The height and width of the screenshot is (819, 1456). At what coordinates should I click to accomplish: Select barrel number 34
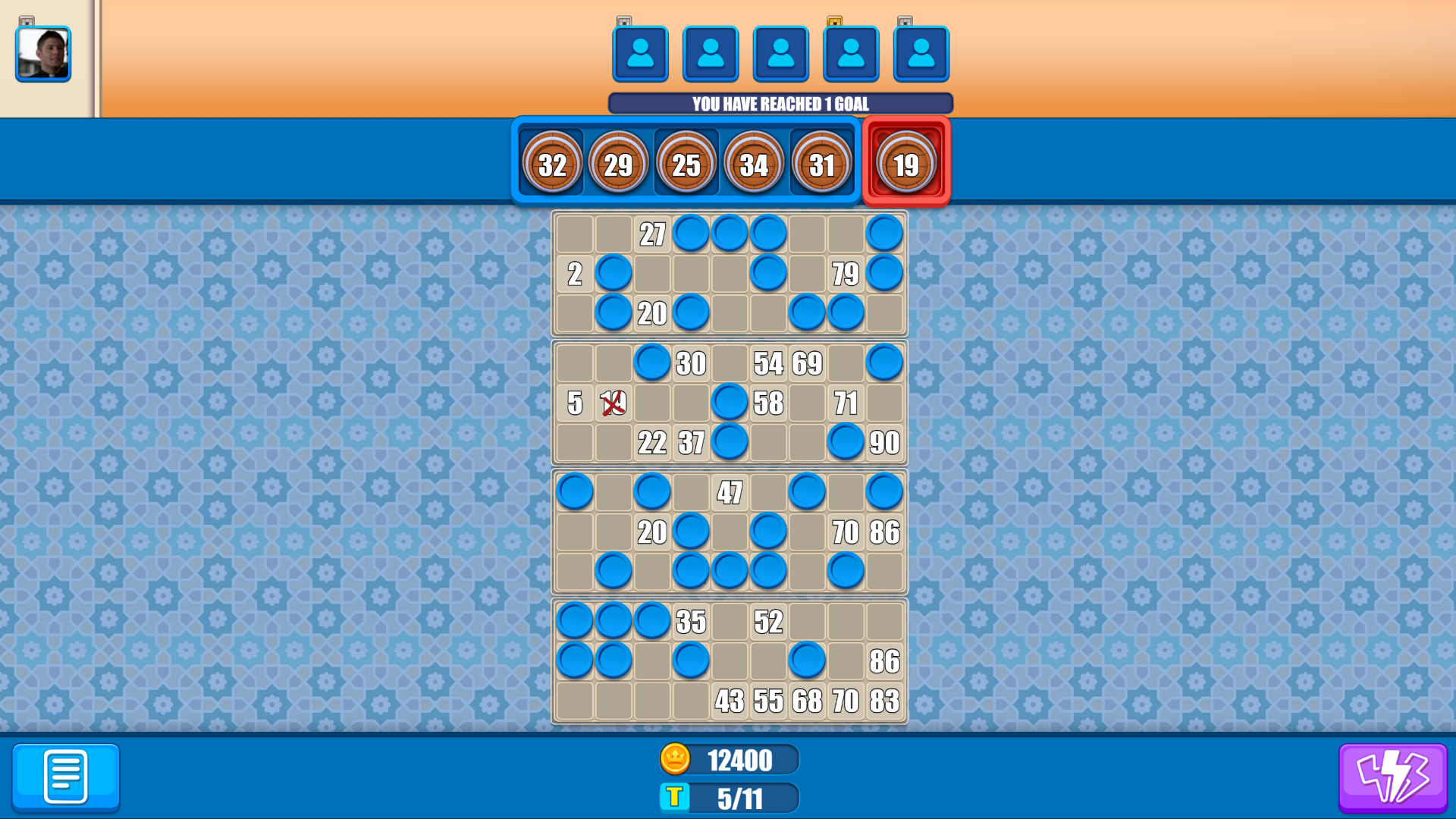753,162
